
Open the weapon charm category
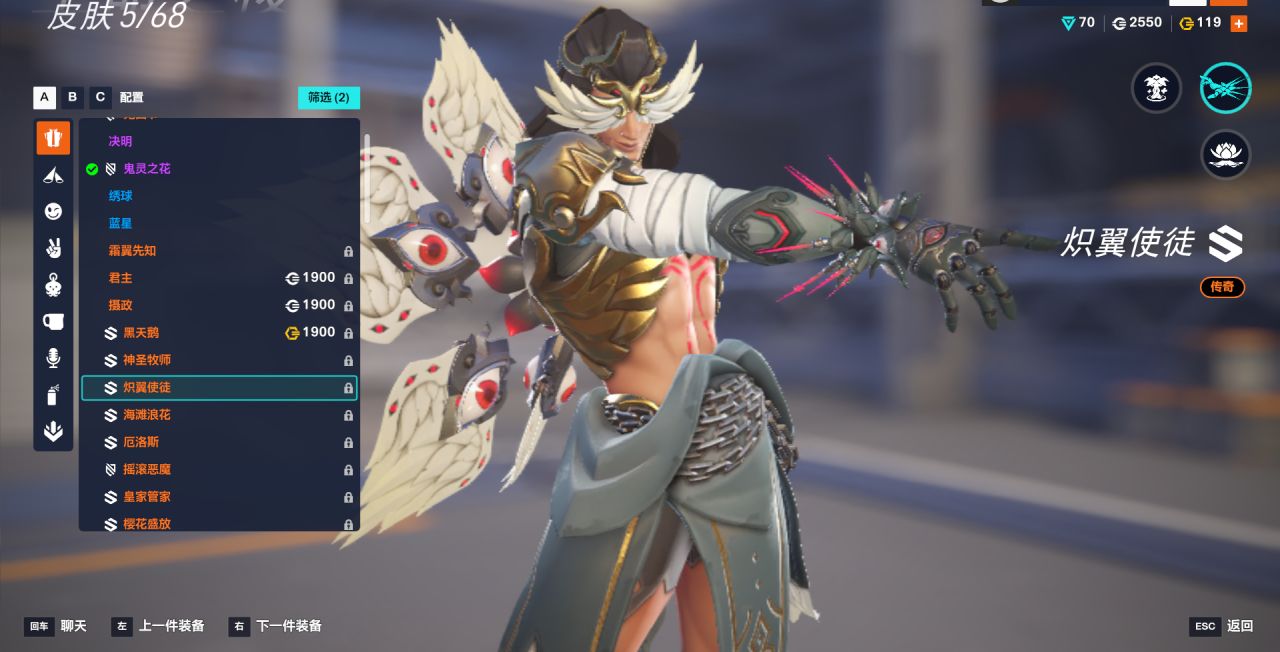tap(53, 284)
